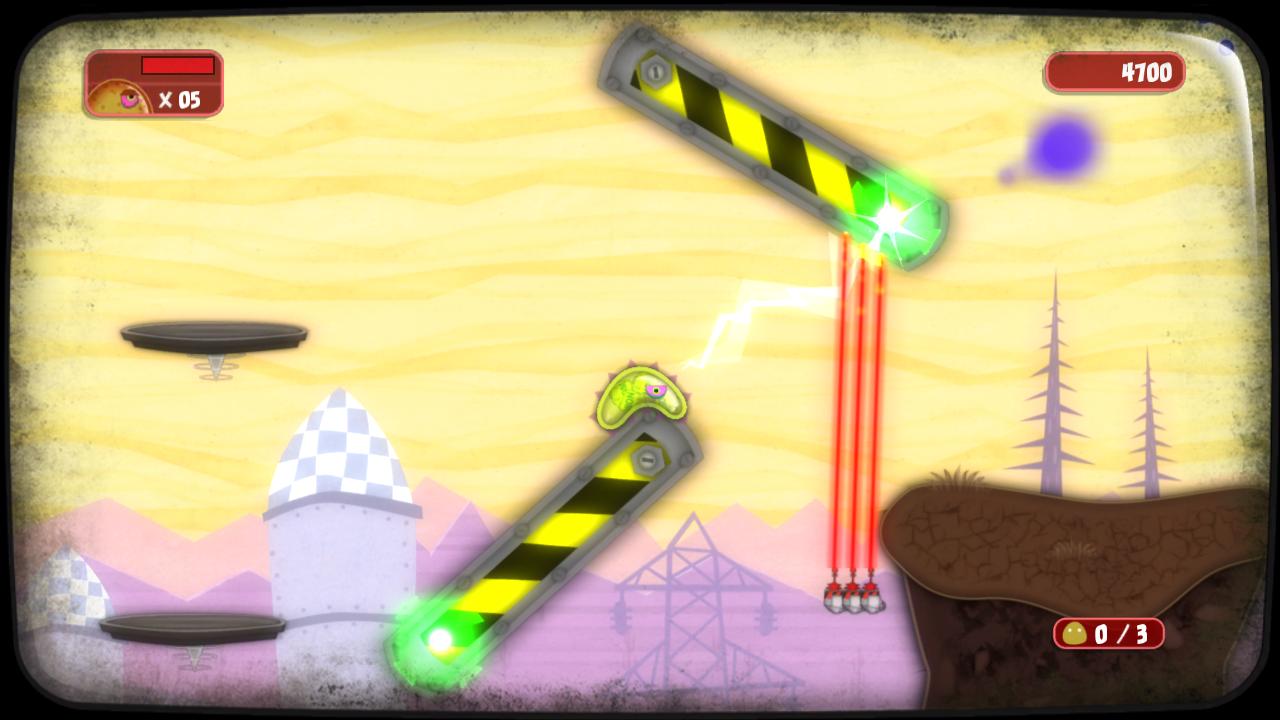Select the yellow blob collectible icon
1280x720 pixels.
[x=1075, y=632]
